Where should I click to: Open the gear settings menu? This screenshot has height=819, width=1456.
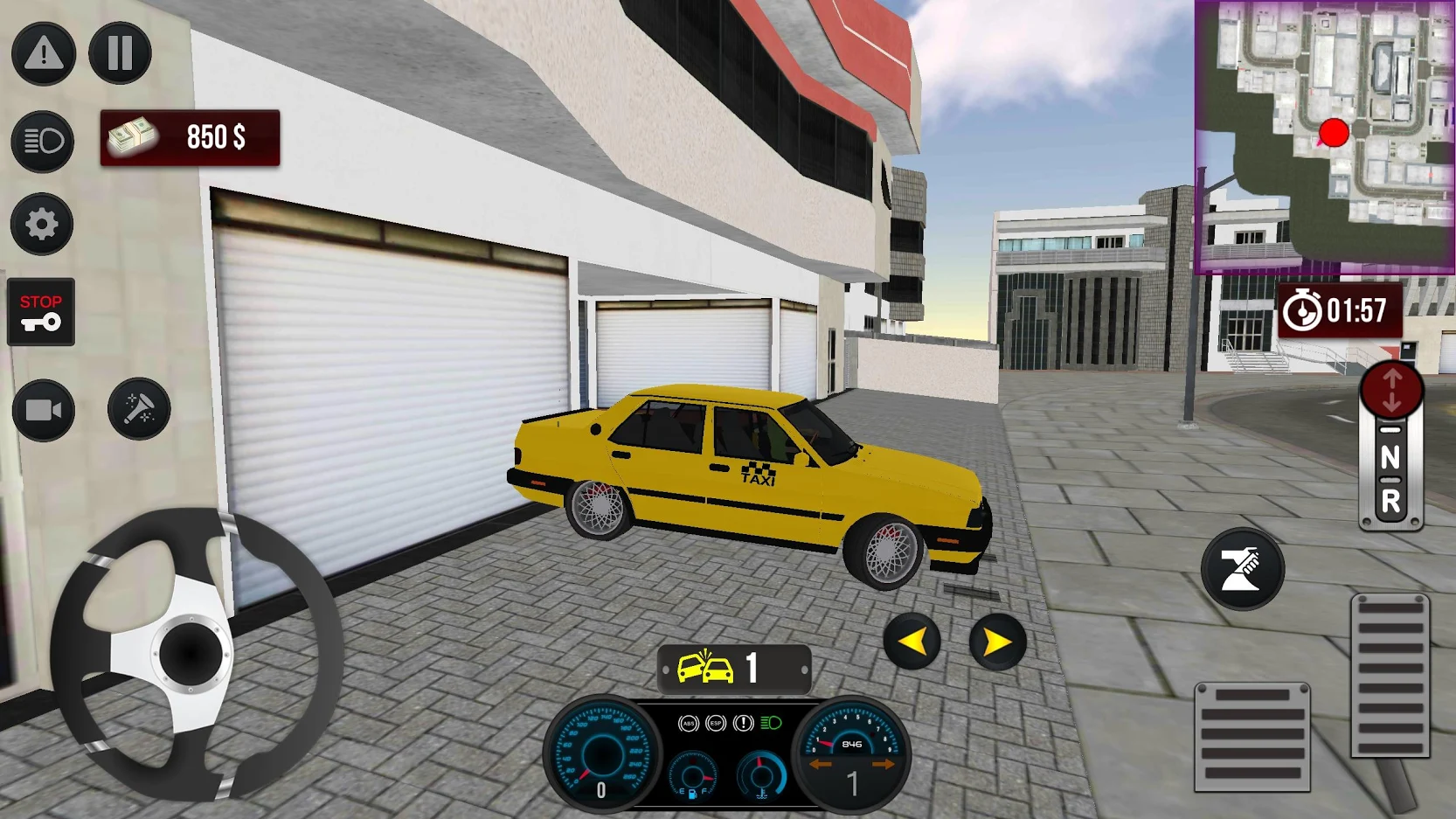click(41, 225)
